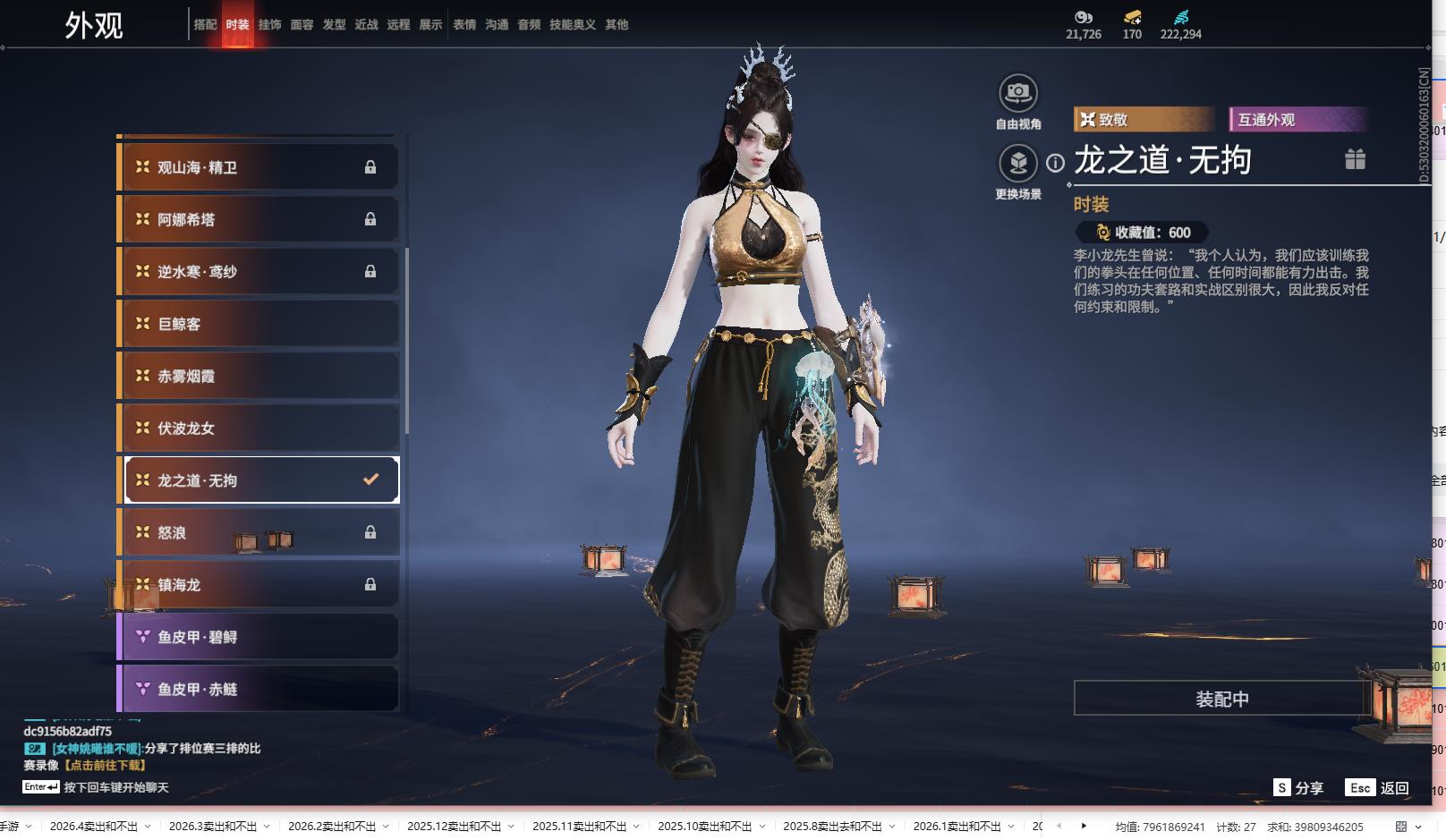Choose the 鱼皮甲·赤鲢 outfit
This screenshot has height=840, width=1446.
pos(259,689)
